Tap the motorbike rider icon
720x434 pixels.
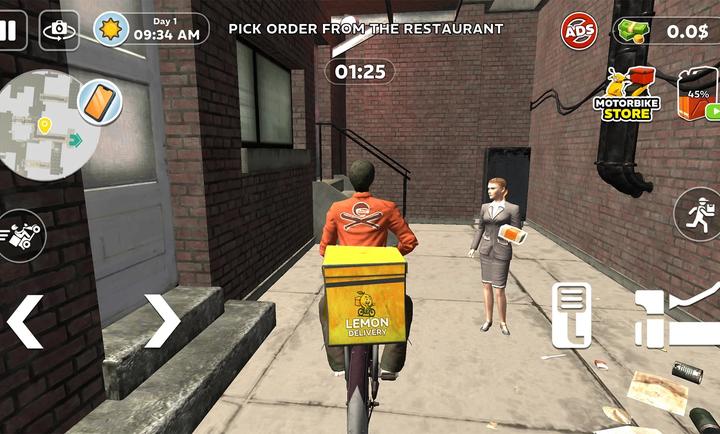coord(20,236)
